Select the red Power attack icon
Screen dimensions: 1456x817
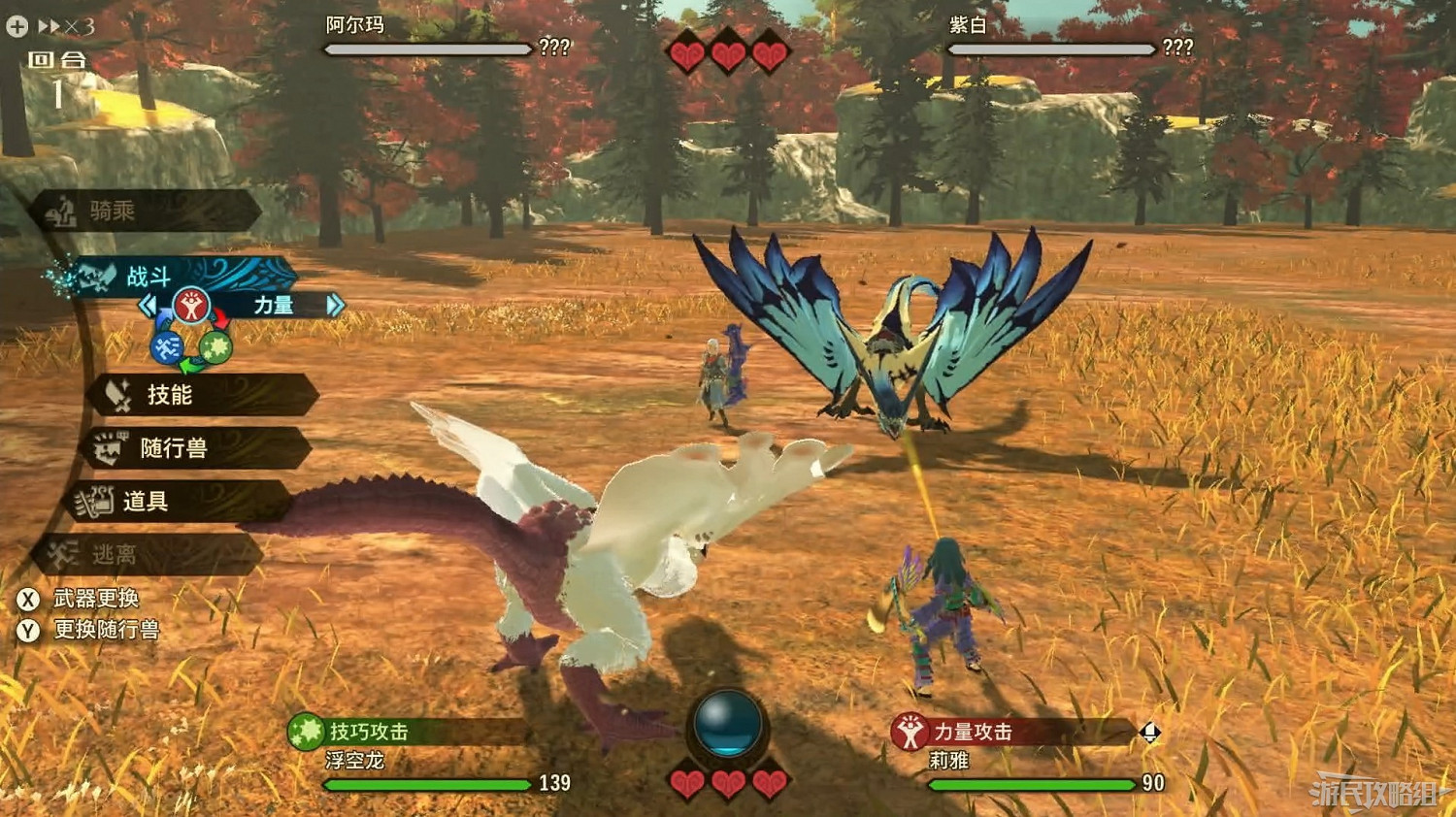pos(192,303)
